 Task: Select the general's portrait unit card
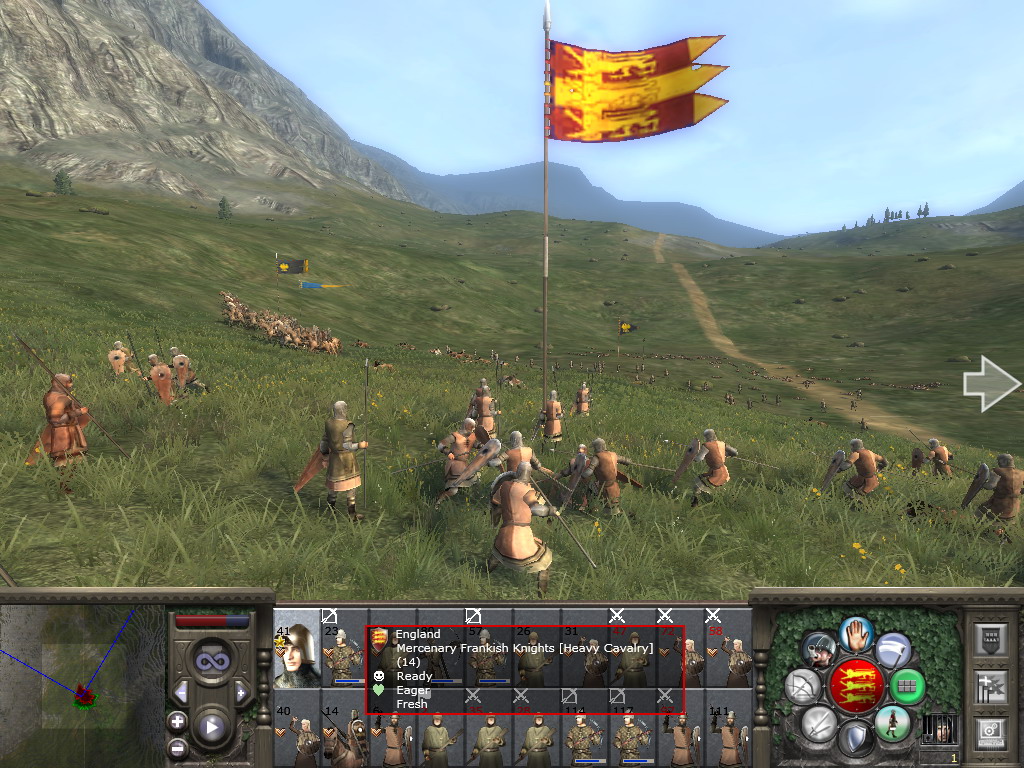(x=296, y=648)
